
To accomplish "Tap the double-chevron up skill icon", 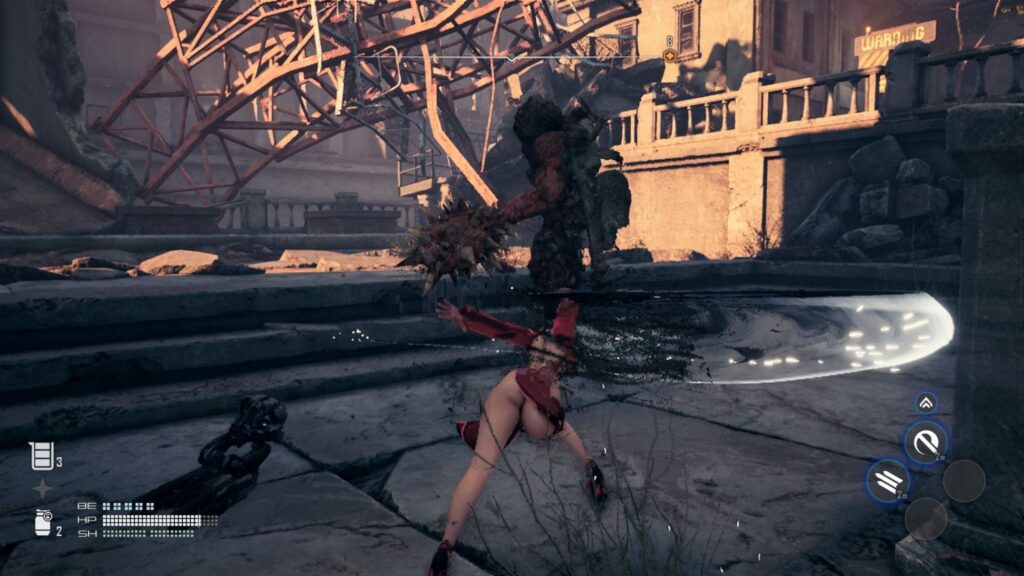I will [926, 403].
